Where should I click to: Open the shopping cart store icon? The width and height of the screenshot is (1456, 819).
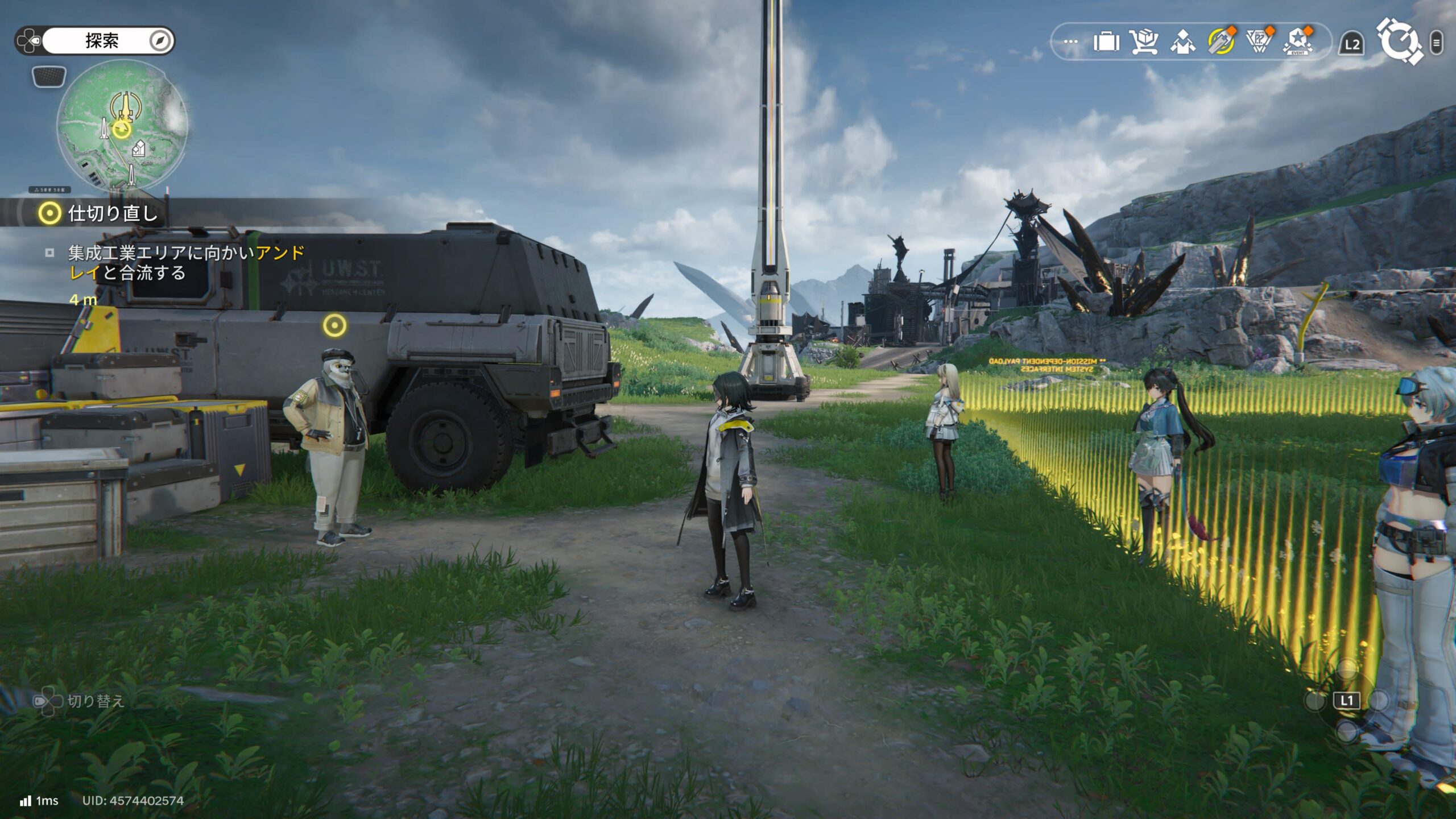click(1144, 42)
